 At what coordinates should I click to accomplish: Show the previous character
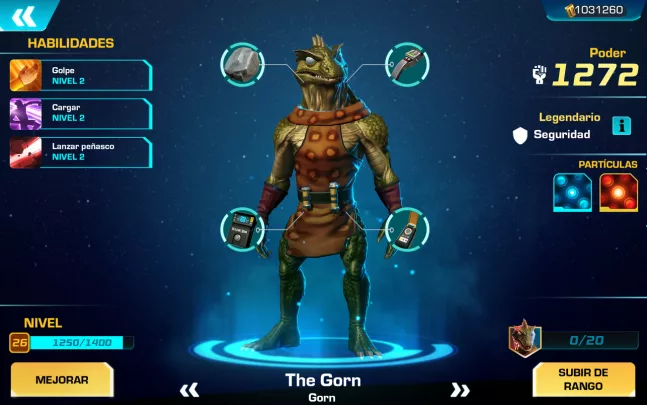(x=189, y=389)
